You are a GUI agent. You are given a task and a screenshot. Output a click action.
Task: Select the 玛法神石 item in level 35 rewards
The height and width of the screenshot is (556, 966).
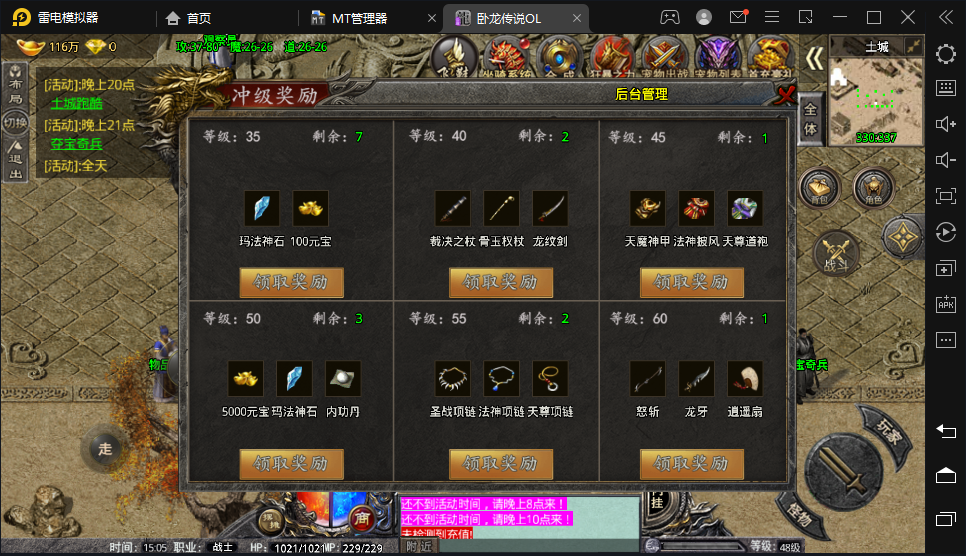(262, 208)
